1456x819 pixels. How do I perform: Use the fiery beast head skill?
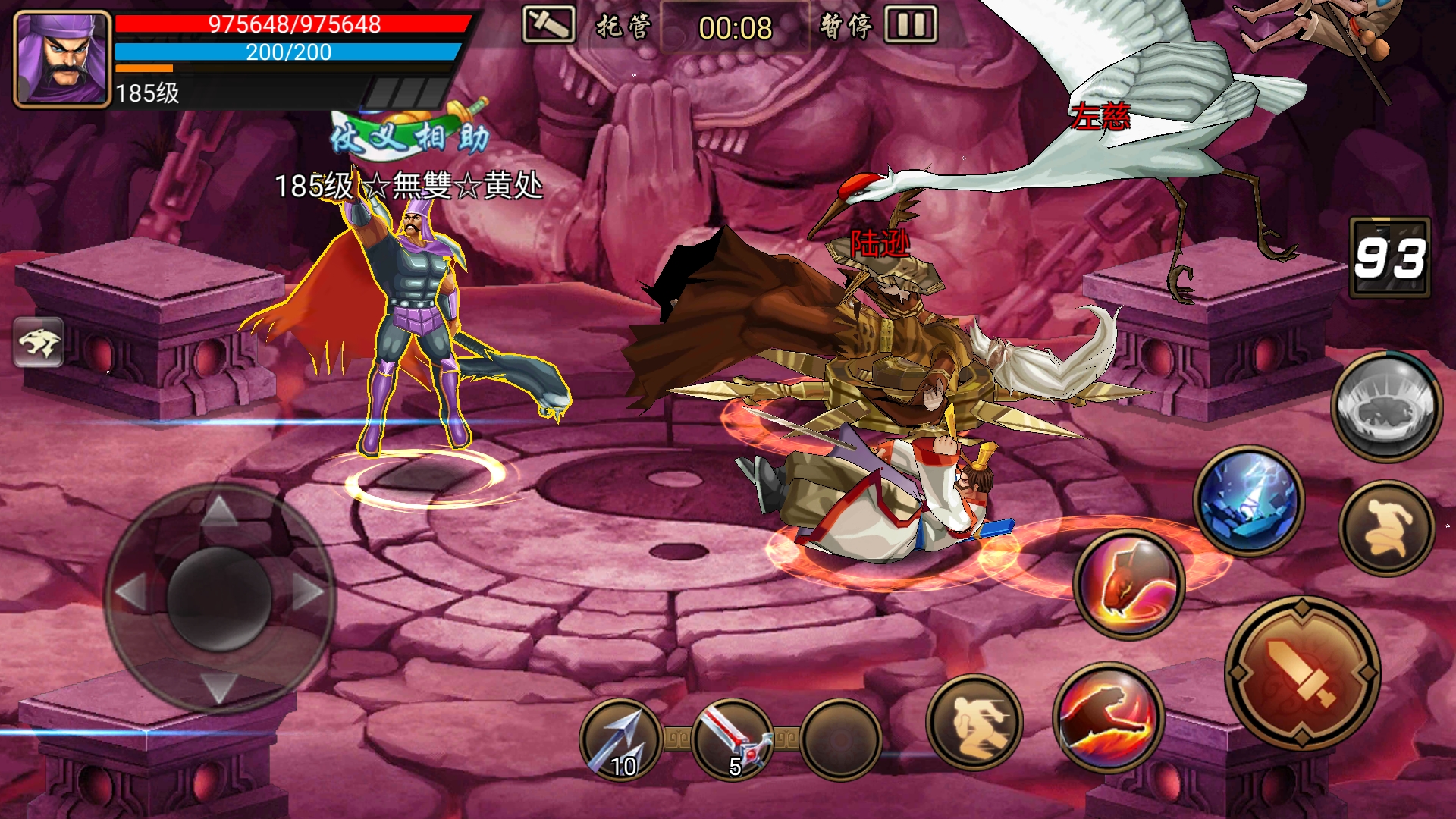1129,584
